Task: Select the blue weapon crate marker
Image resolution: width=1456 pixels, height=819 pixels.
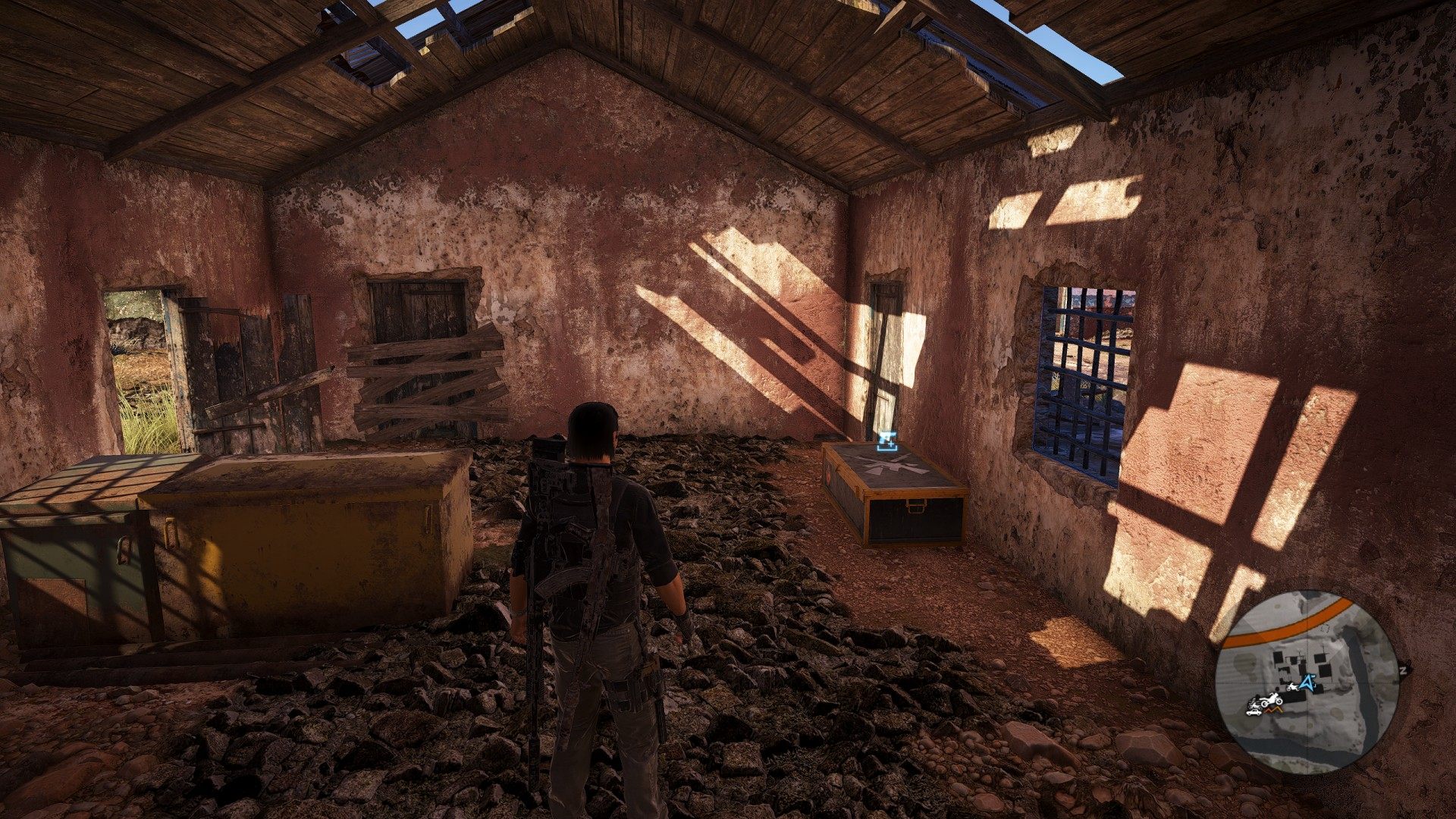Action: click(x=886, y=440)
